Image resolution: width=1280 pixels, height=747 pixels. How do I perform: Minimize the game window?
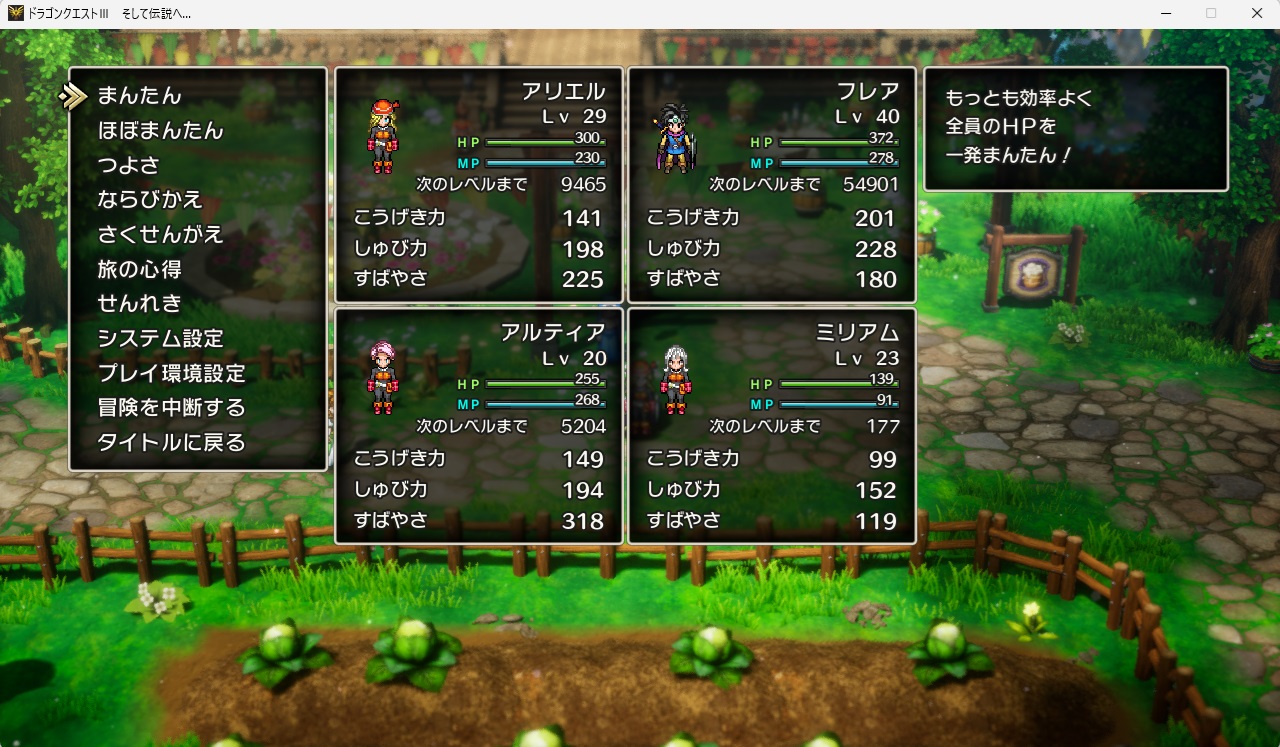coord(1166,13)
